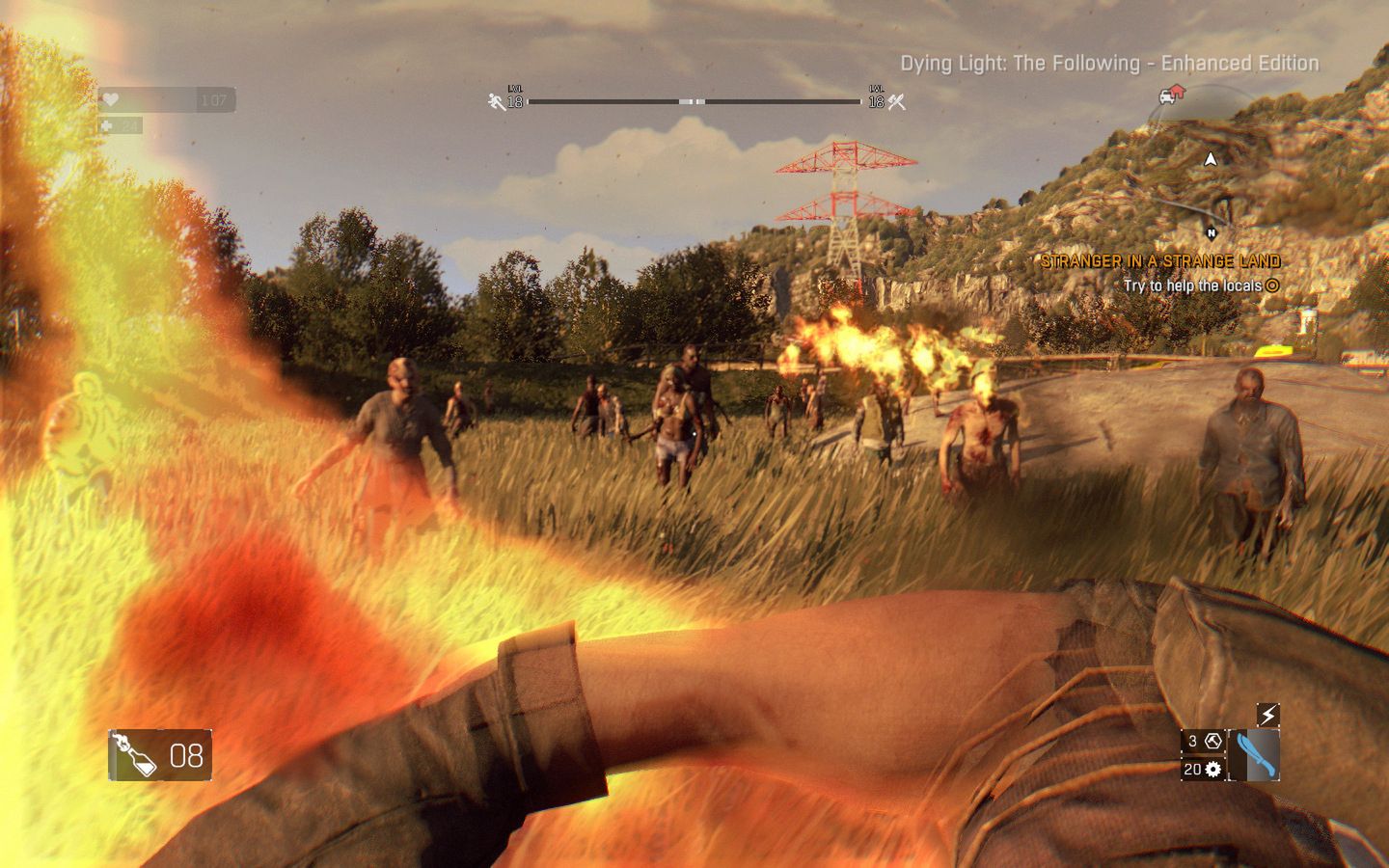Click the lightning bolt icon above the weapon
Image resolution: width=1389 pixels, height=868 pixels.
(x=1268, y=715)
